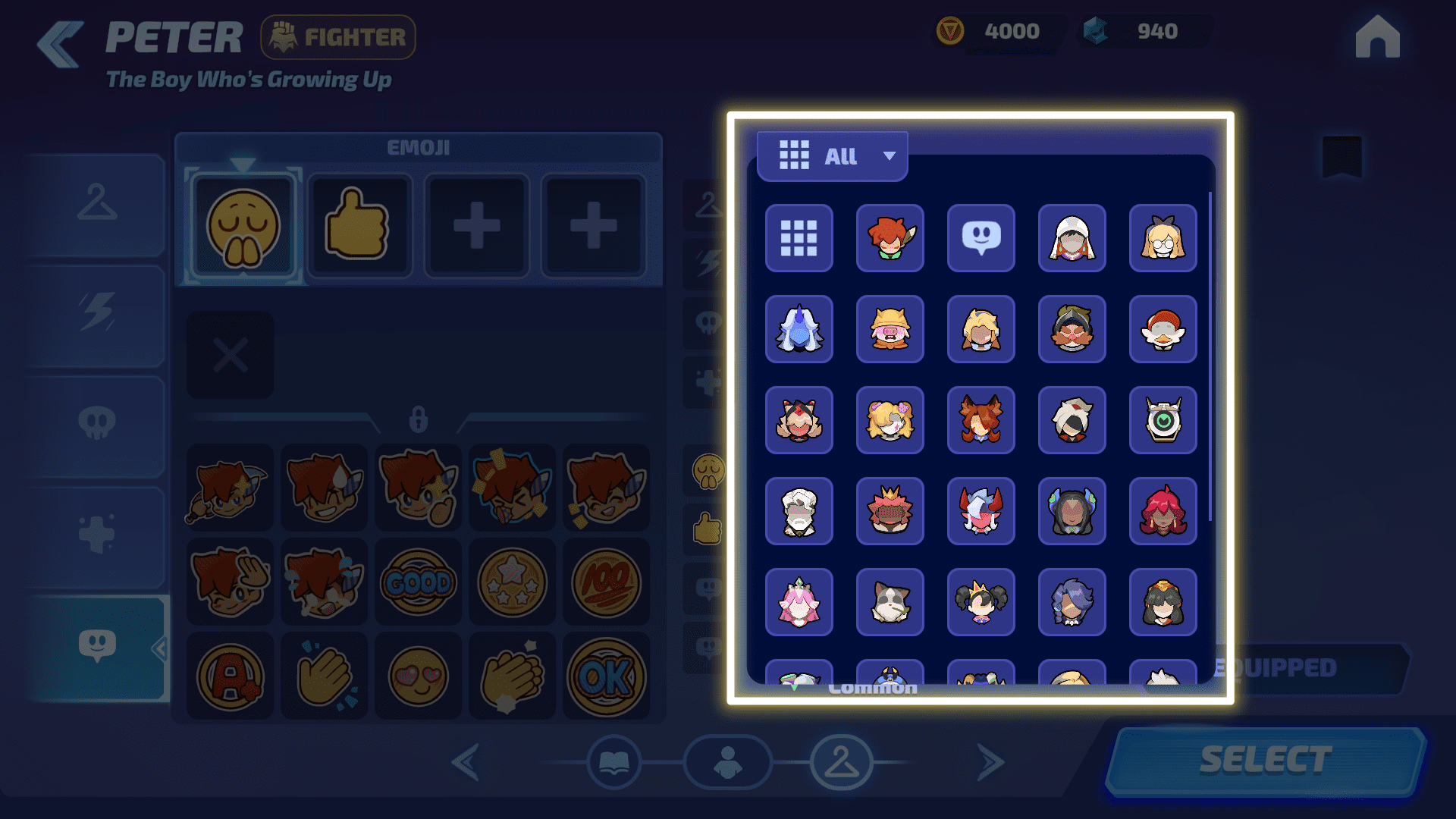Viewport: 1456px width, 819px height.
Task: Switch to the skull side tab
Action: [97, 425]
